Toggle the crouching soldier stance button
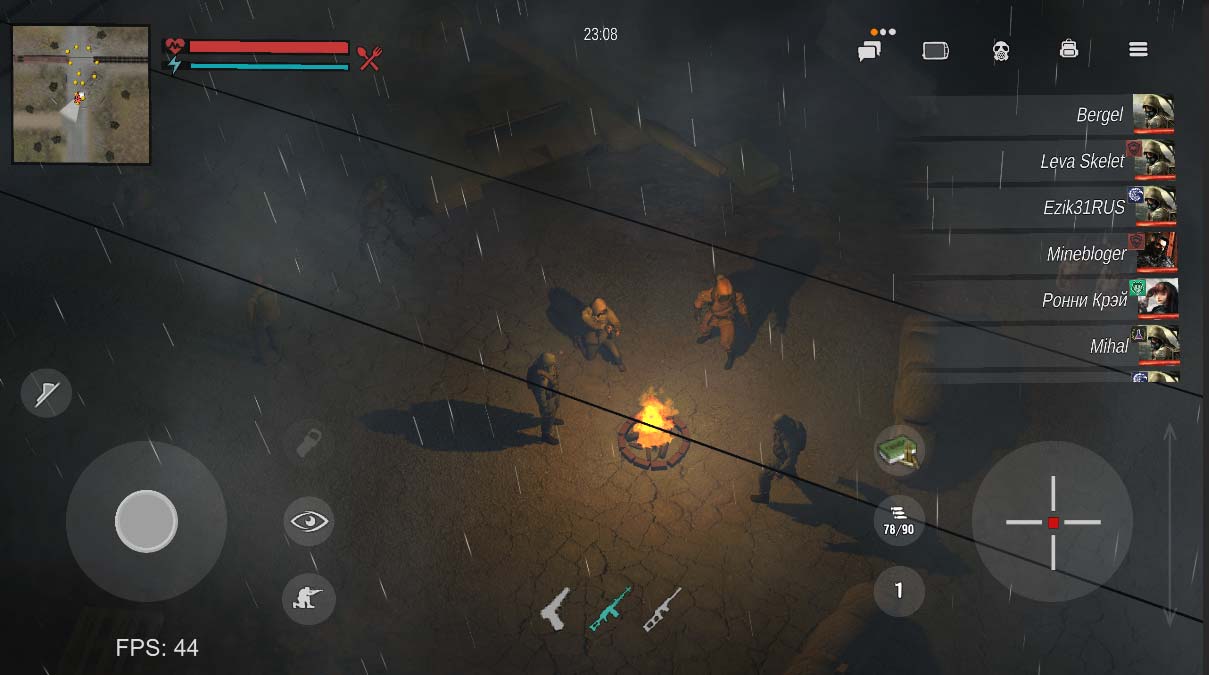Image resolution: width=1209 pixels, height=675 pixels. pos(308,598)
